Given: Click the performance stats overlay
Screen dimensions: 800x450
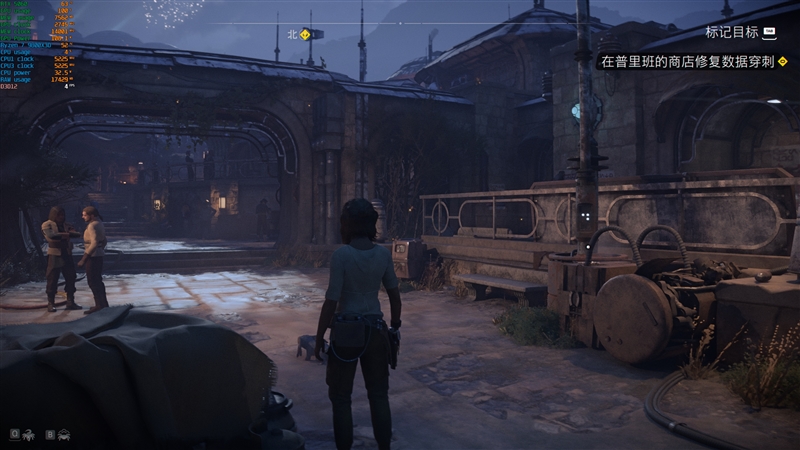Looking at the screenshot, I should 38,45.
